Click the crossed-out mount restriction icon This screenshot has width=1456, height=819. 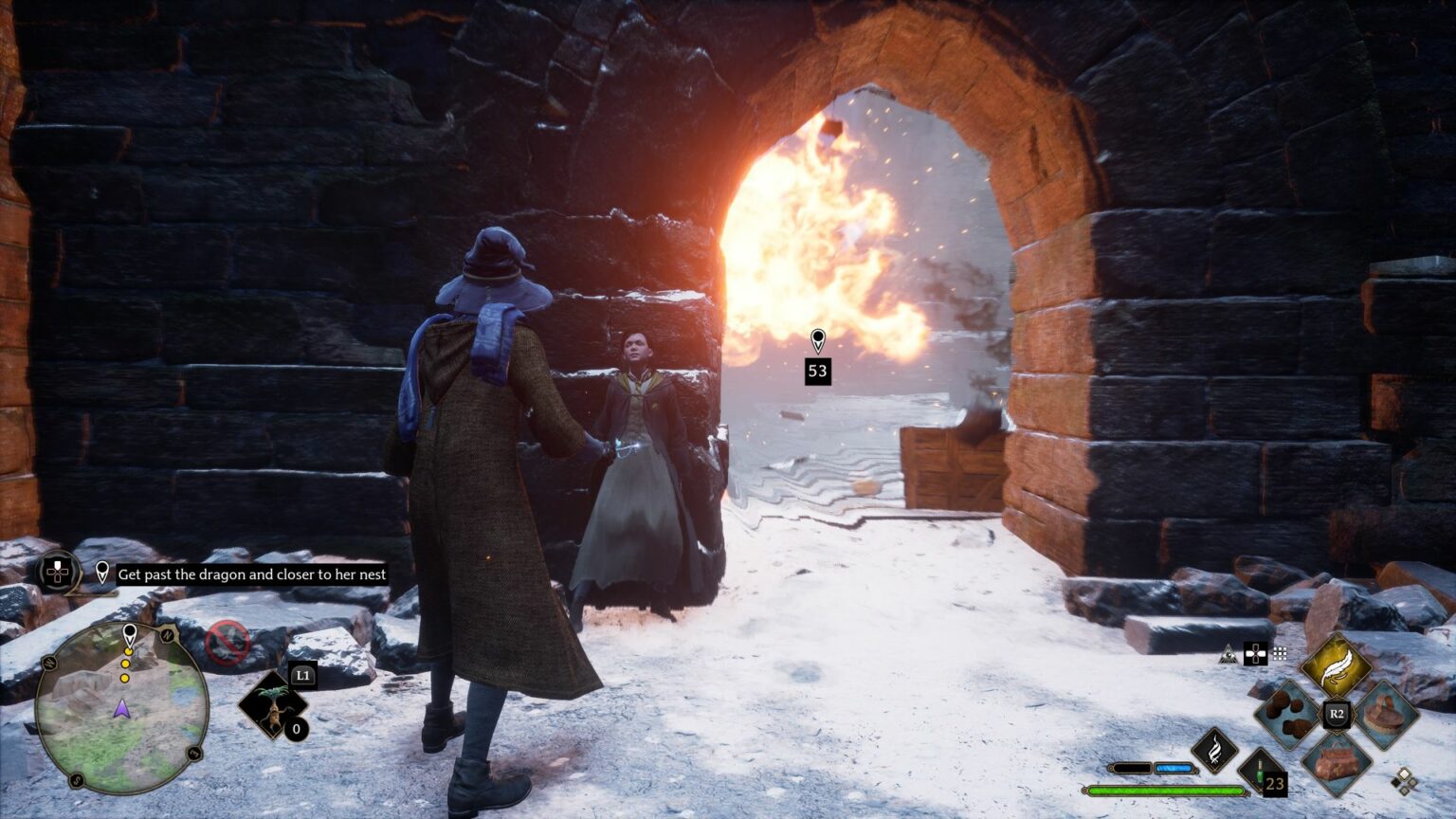227,643
